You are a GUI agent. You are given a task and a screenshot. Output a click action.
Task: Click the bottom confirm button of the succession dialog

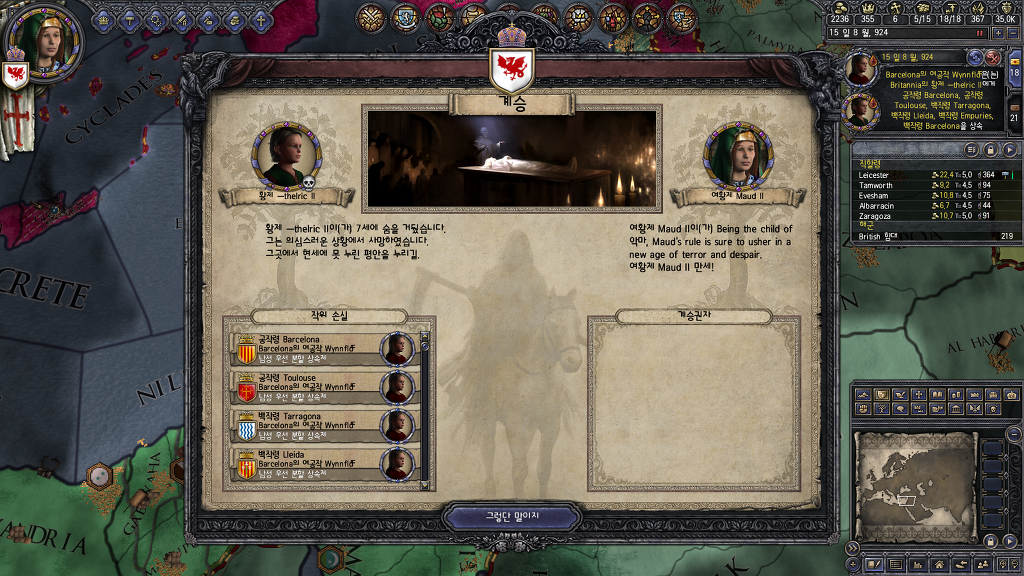pyautogui.click(x=511, y=517)
